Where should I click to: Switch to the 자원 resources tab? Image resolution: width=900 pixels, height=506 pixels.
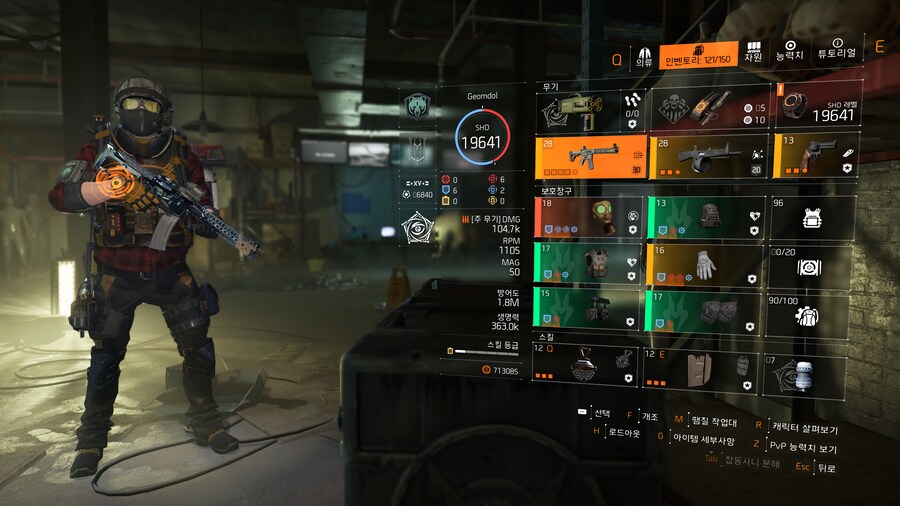click(x=753, y=55)
